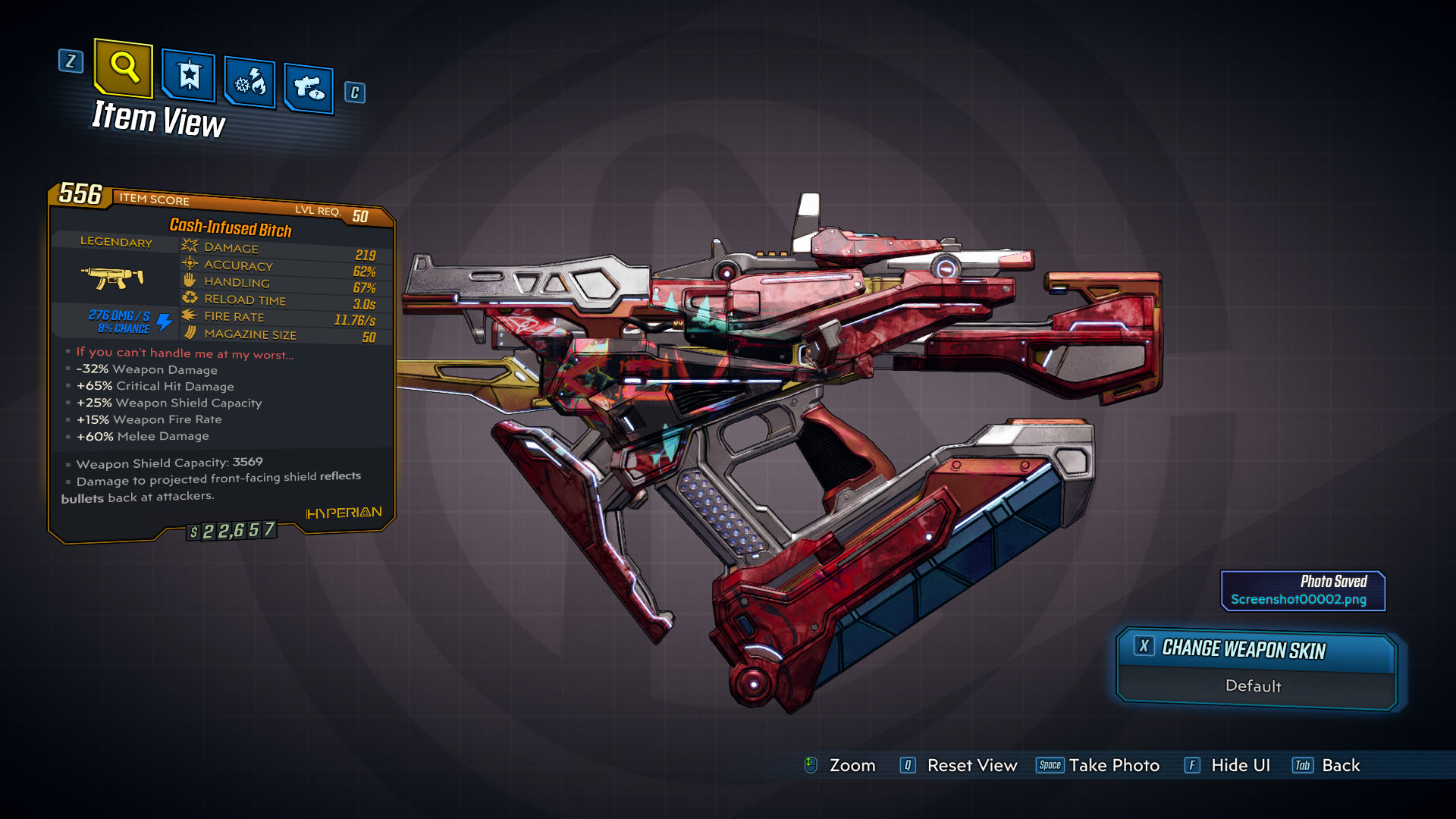Select the magnifying glass Item View tab
Viewport: 1456px width, 819px height.
click(x=124, y=68)
